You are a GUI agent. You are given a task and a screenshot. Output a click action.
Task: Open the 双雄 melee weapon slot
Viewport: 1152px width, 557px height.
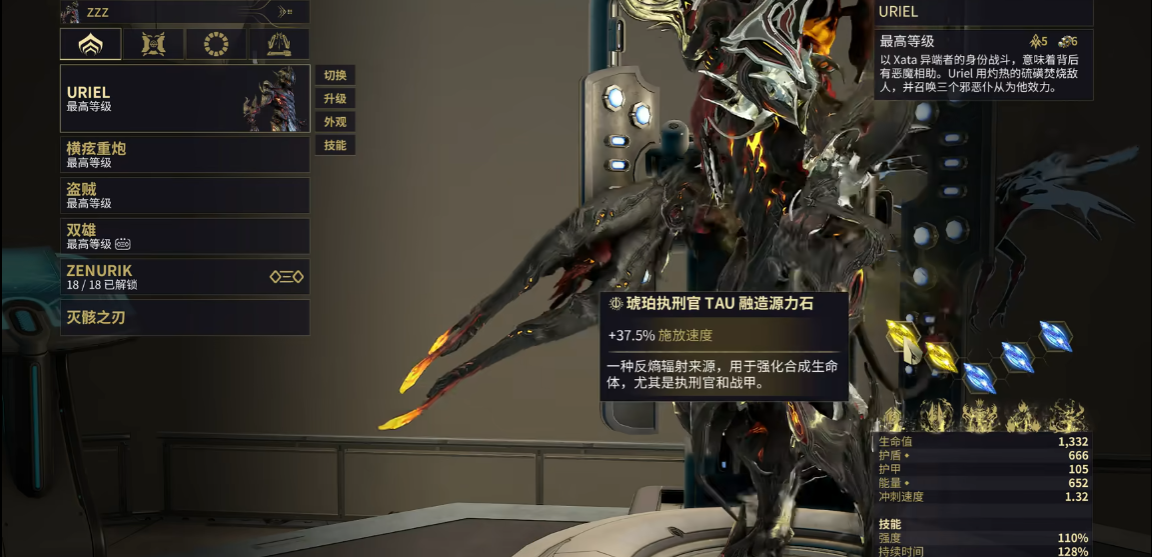click(x=185, y=236)
